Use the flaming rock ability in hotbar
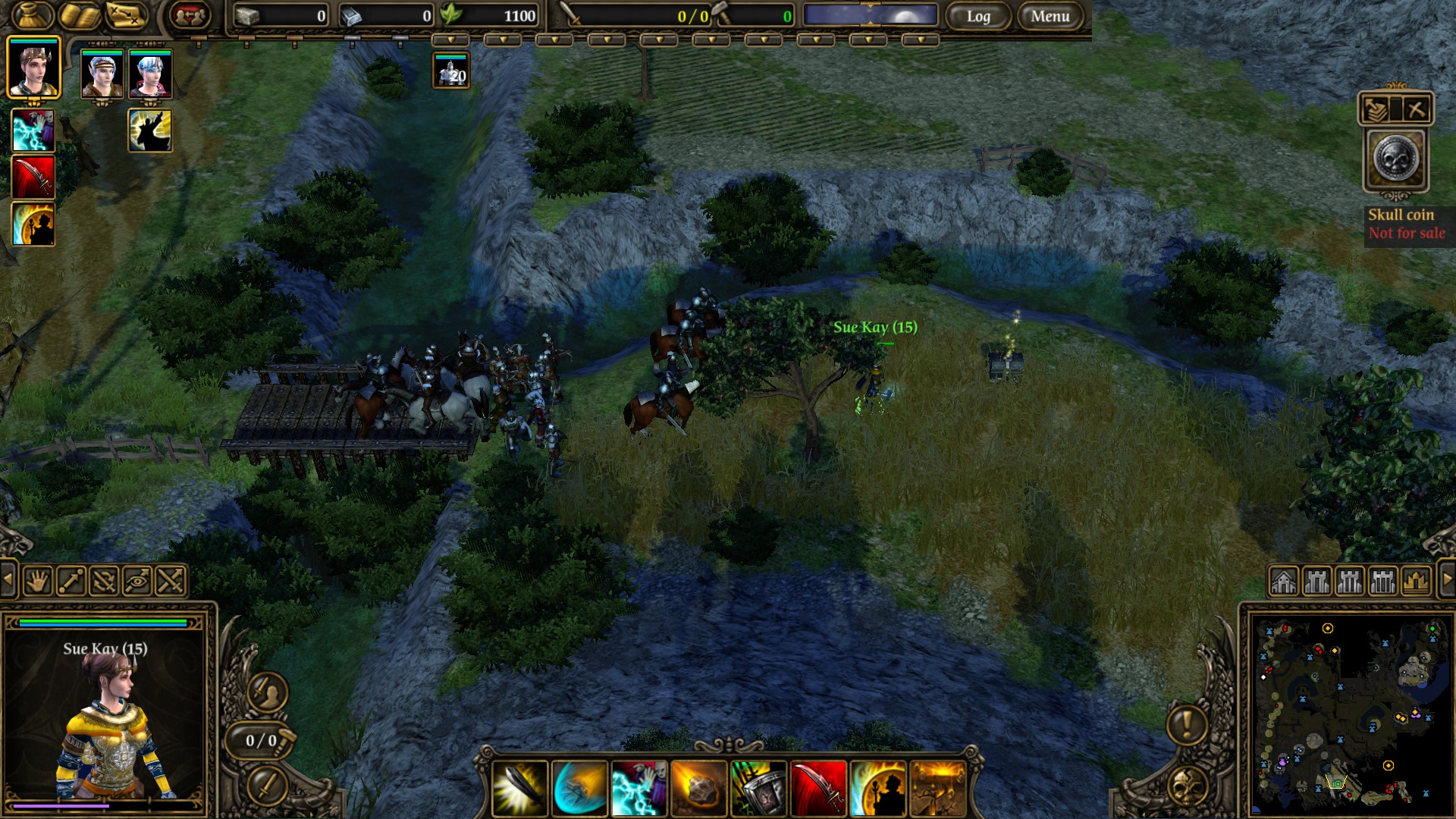The image size is (1456, 819). (698, 789)
